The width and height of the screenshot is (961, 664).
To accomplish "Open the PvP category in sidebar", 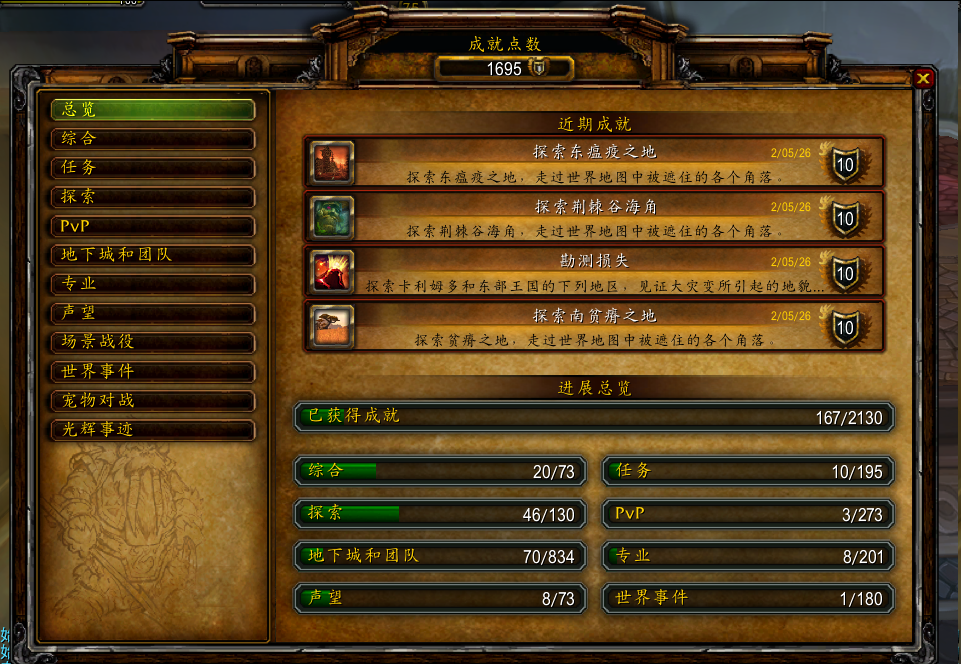I will tap(153, 226).
